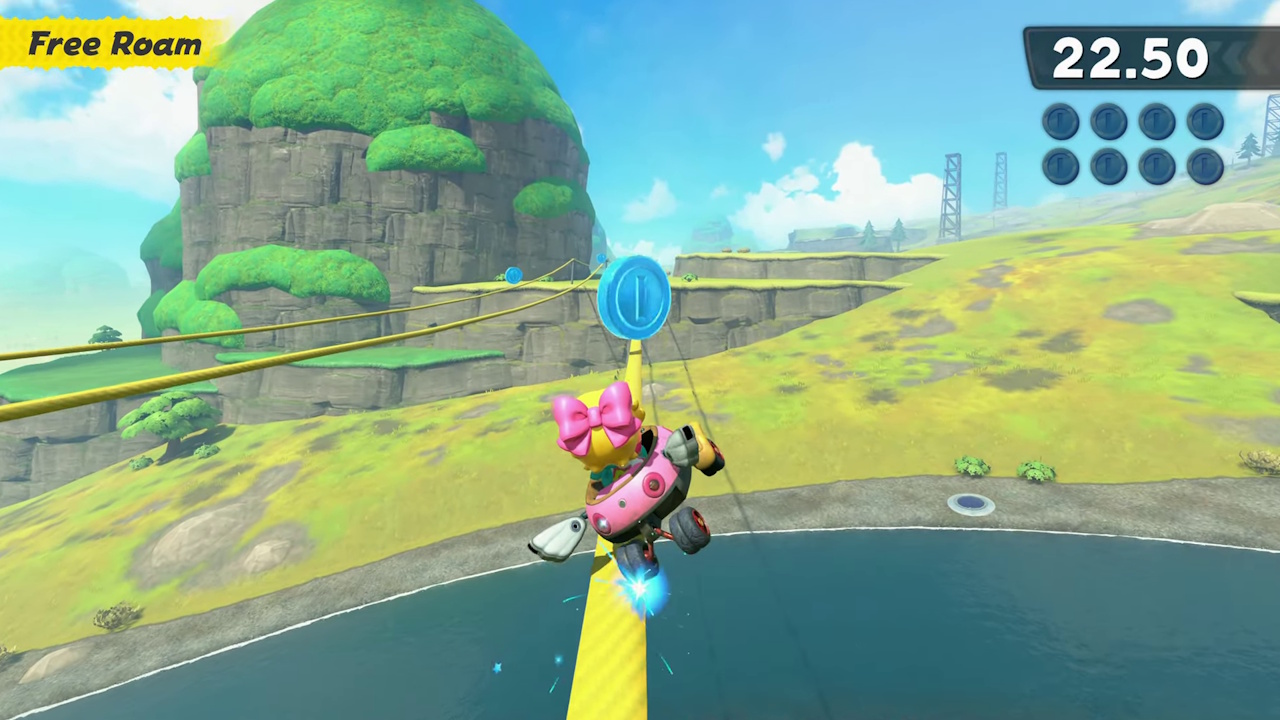1280x720 pixels.
Task: Click the third coin icon in the bottom row
Action: [1156, 165]
